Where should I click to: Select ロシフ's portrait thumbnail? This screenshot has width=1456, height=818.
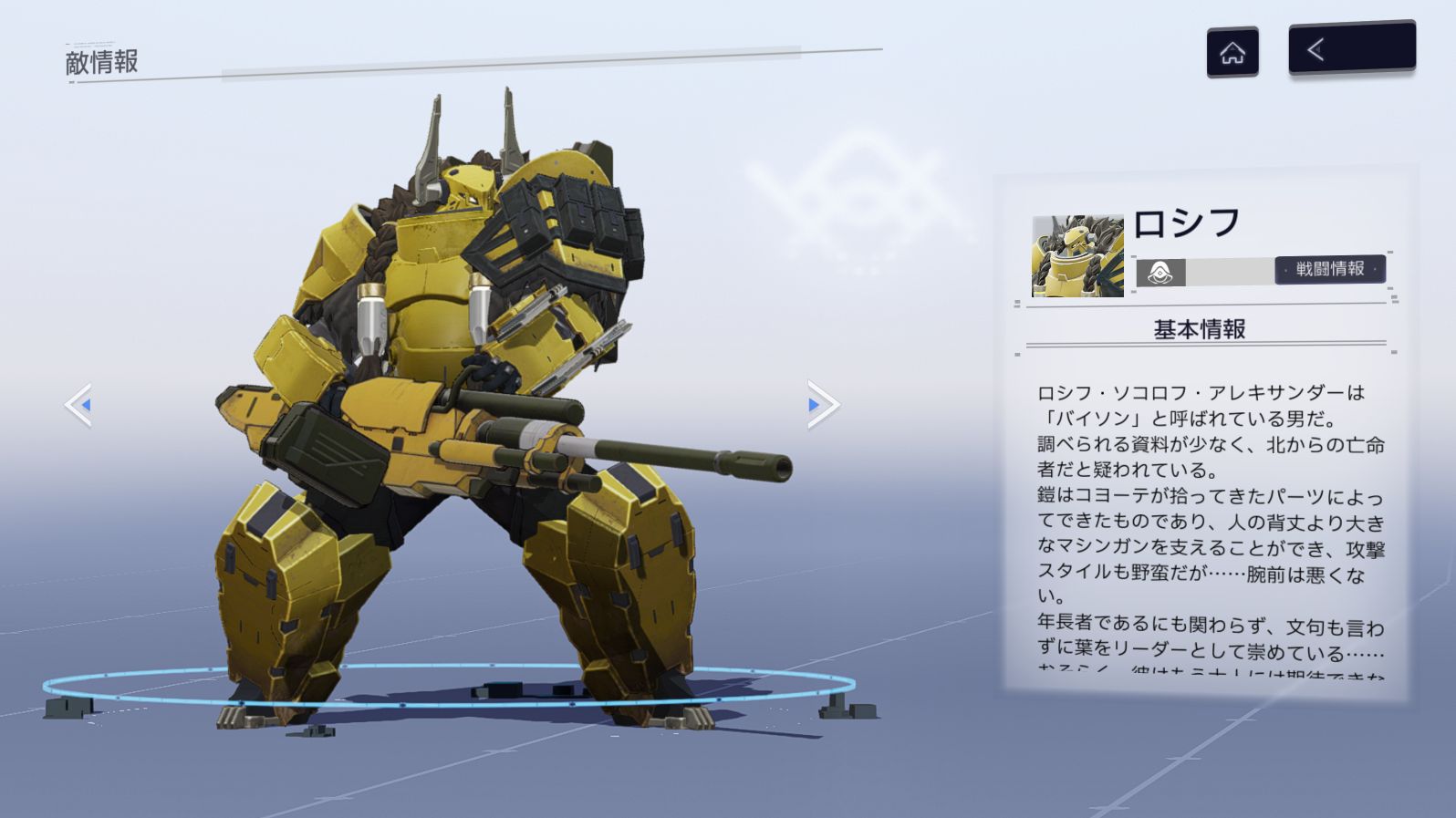pos(1076,256)
